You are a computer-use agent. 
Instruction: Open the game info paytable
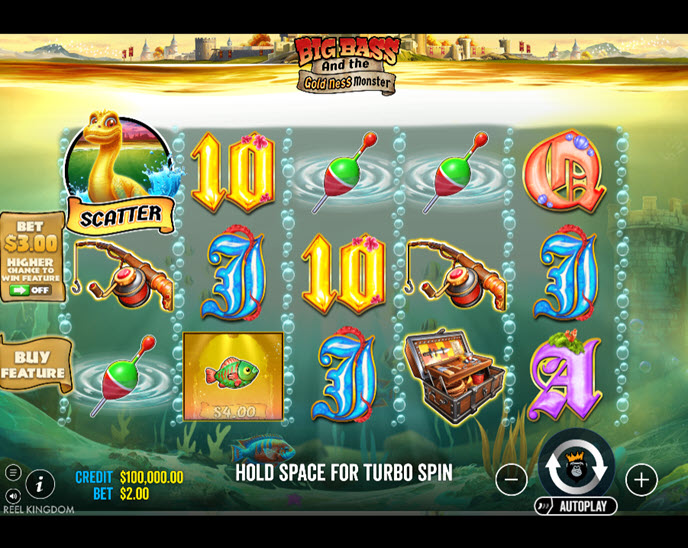[x=40, y=484]
